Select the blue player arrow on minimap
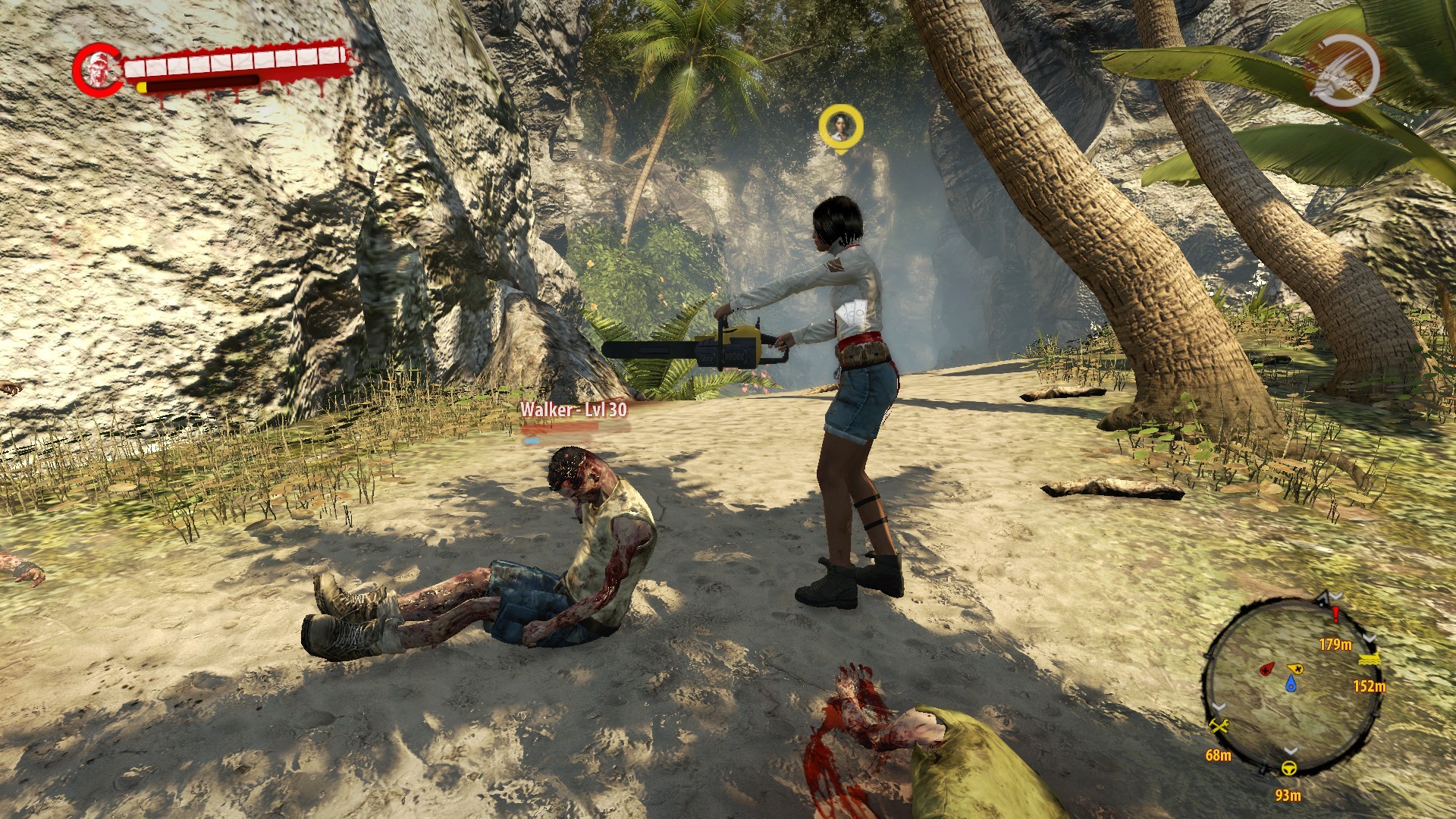 point(1291,685)
